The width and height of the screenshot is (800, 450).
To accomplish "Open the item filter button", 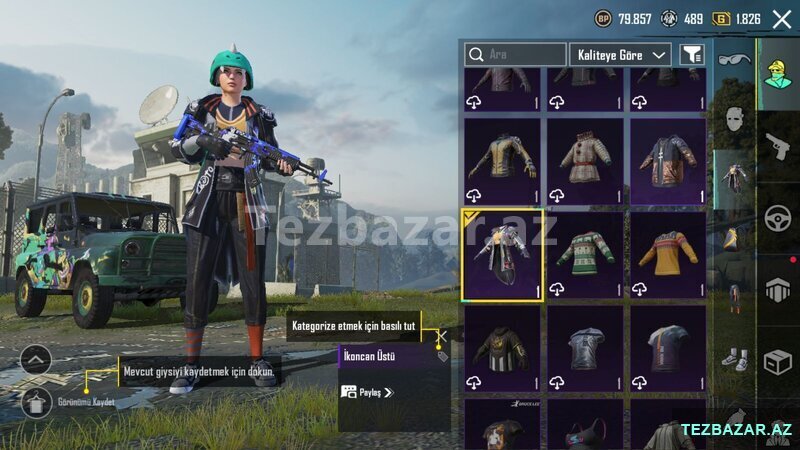I will [691, 54].
